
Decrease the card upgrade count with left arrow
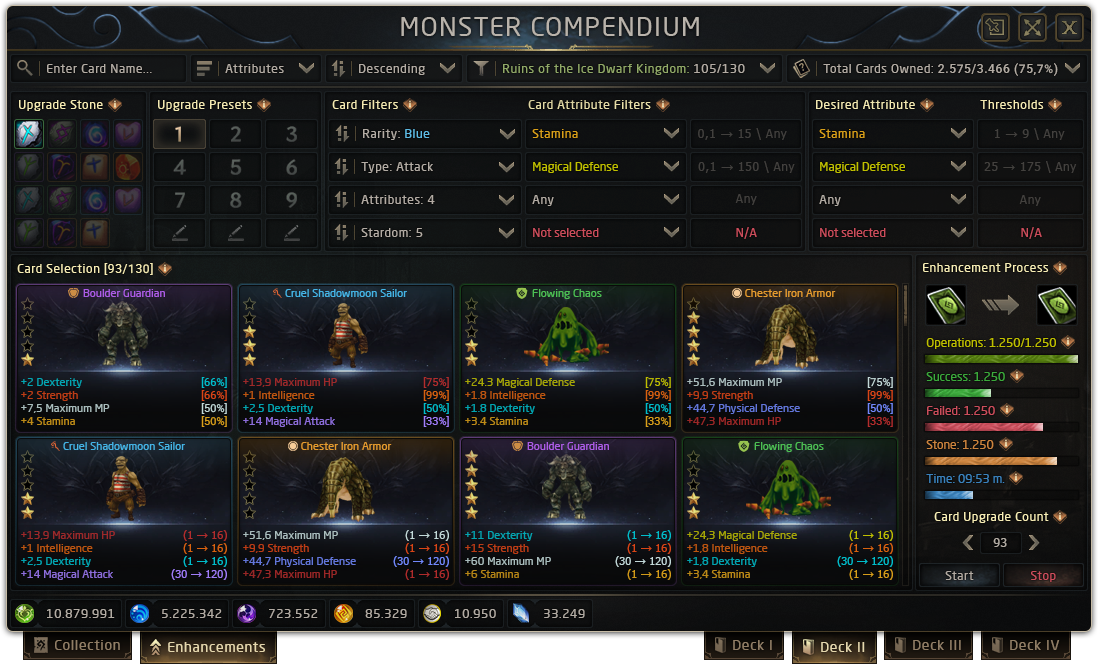(x=967, y=543)
